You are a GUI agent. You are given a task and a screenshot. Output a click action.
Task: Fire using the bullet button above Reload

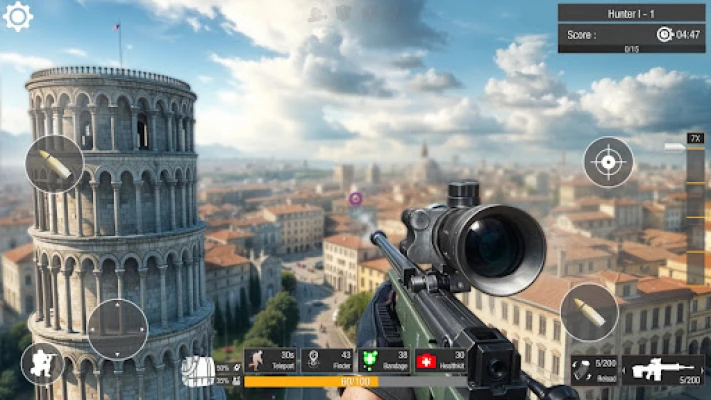589,312
